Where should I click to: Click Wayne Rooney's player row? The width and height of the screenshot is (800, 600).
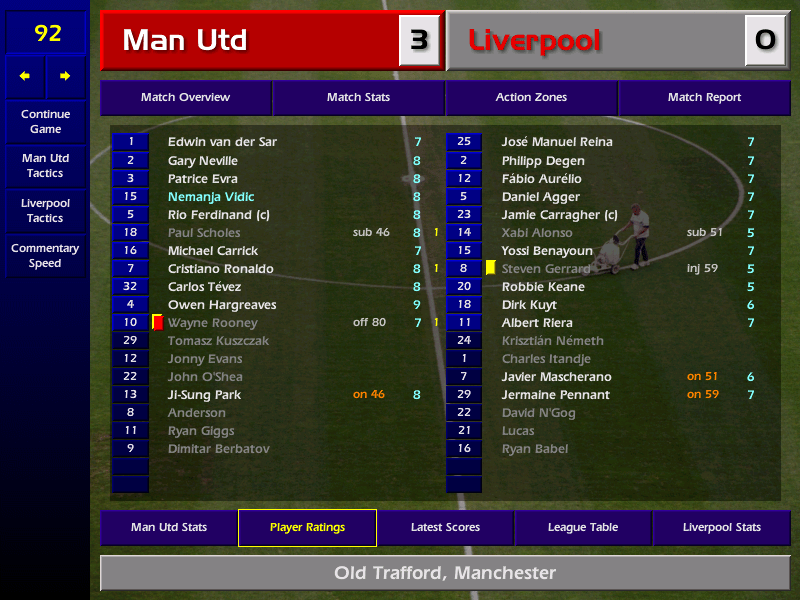212,323
